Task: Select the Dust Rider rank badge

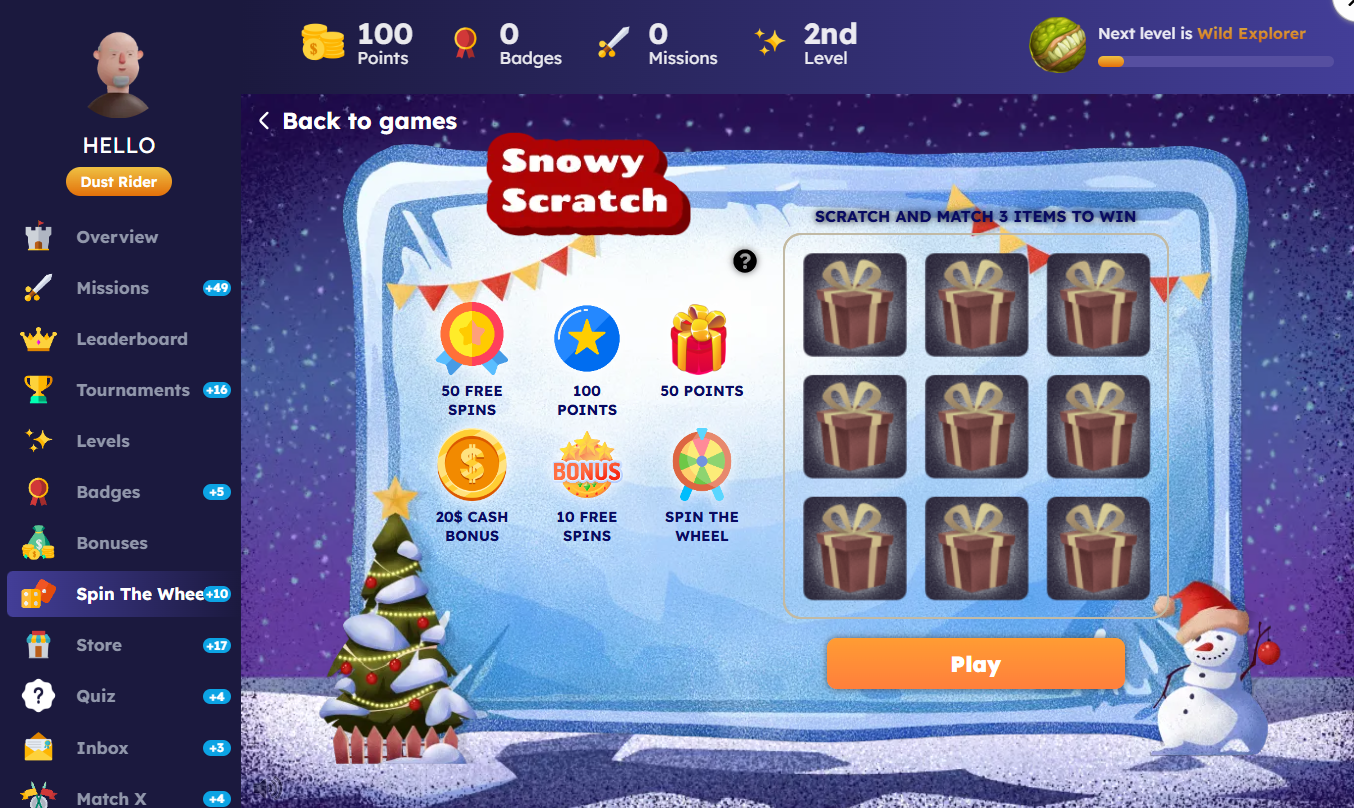Action: pos(119,182)
